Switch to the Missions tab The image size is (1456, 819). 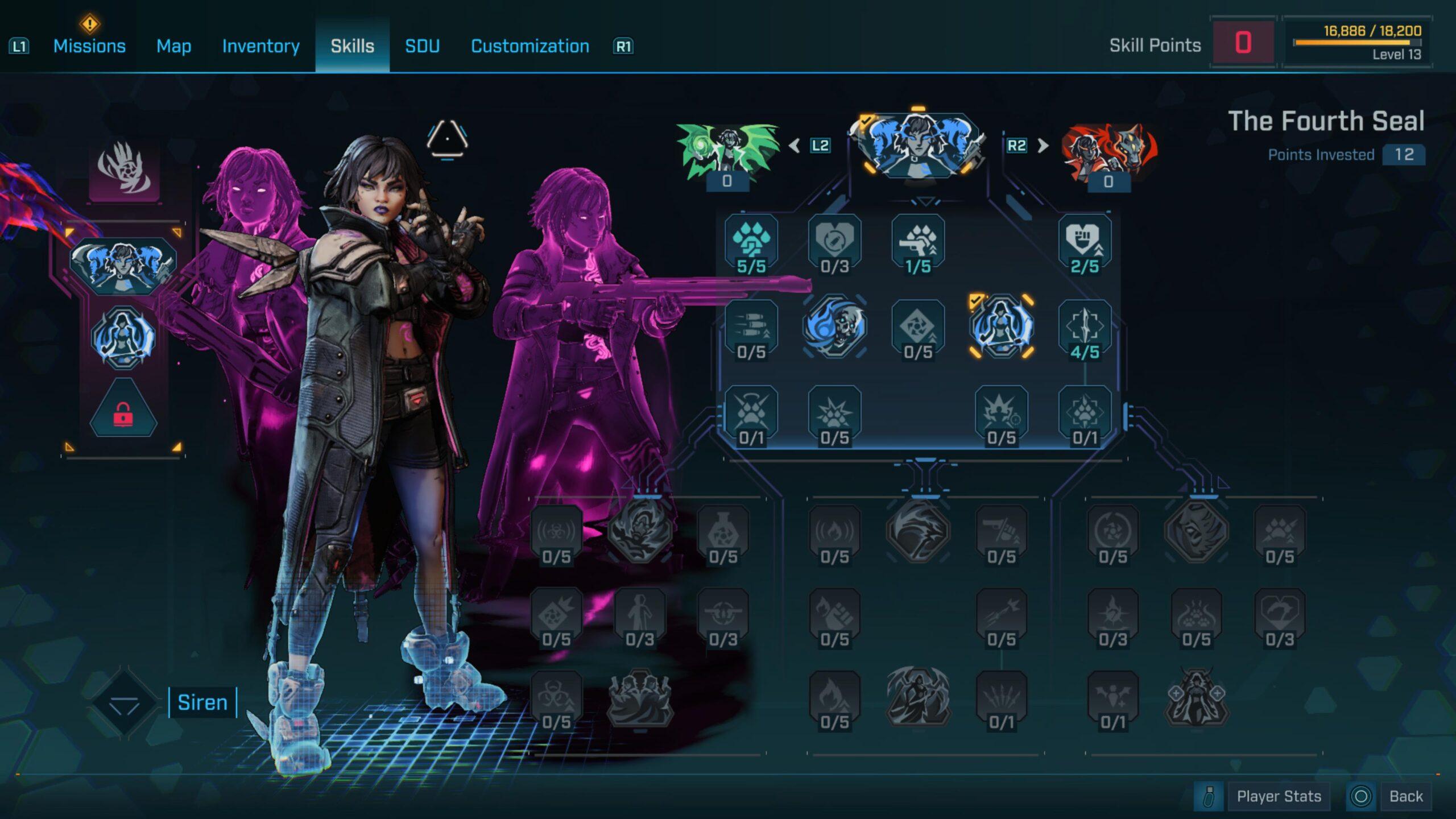(x=89, y=46)
